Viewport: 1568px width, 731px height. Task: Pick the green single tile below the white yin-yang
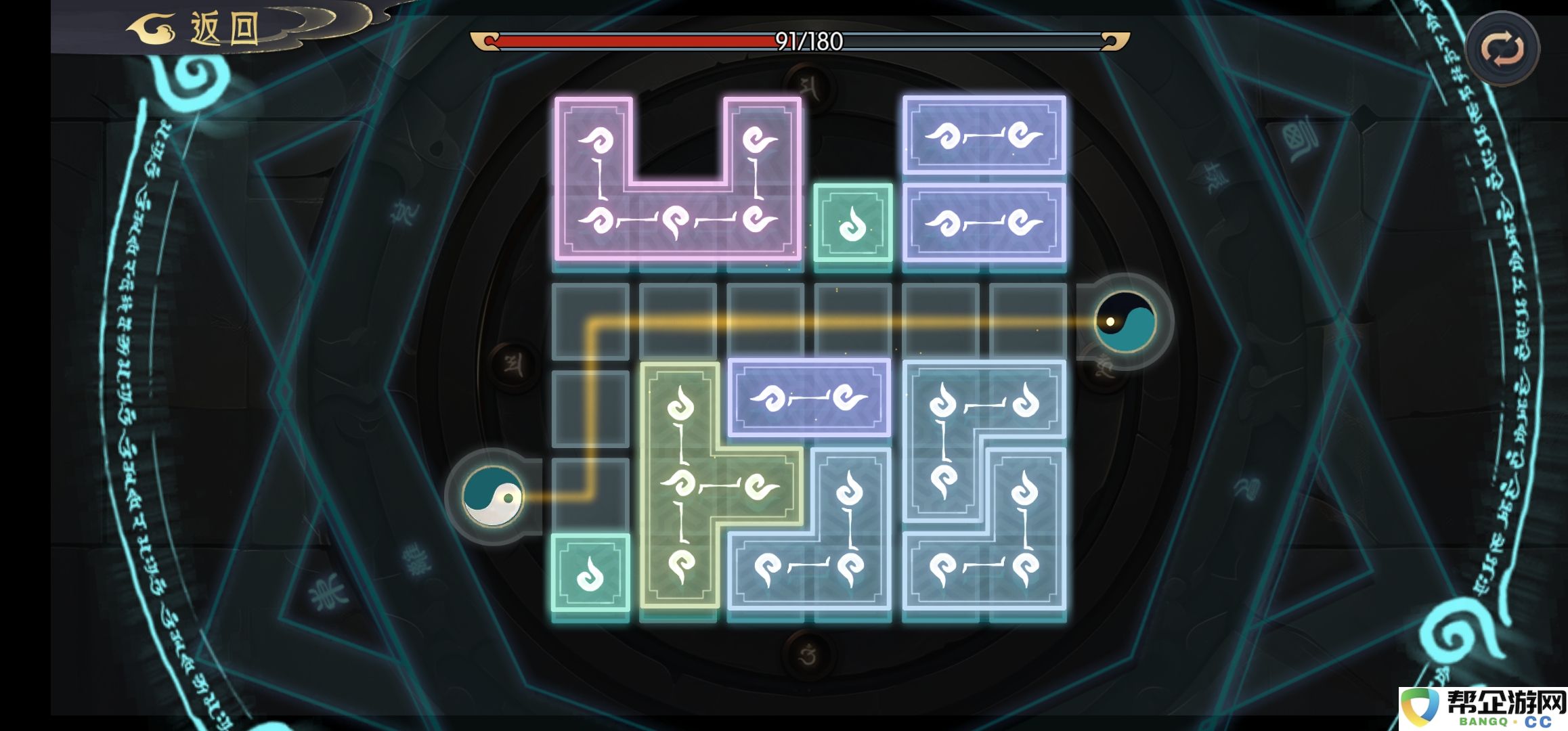click(590, 573)
